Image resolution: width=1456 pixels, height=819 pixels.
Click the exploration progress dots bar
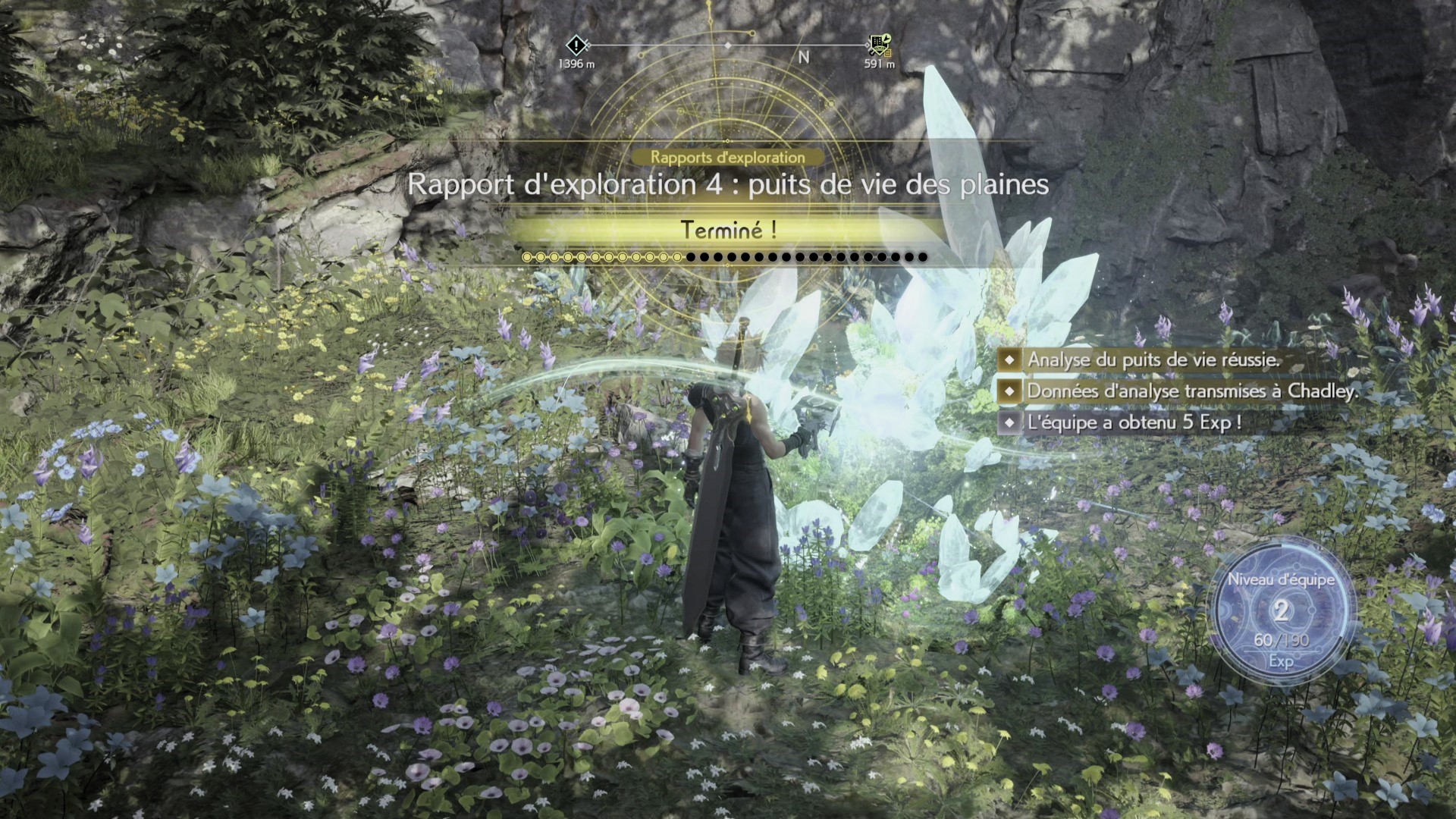pos(728,257)
